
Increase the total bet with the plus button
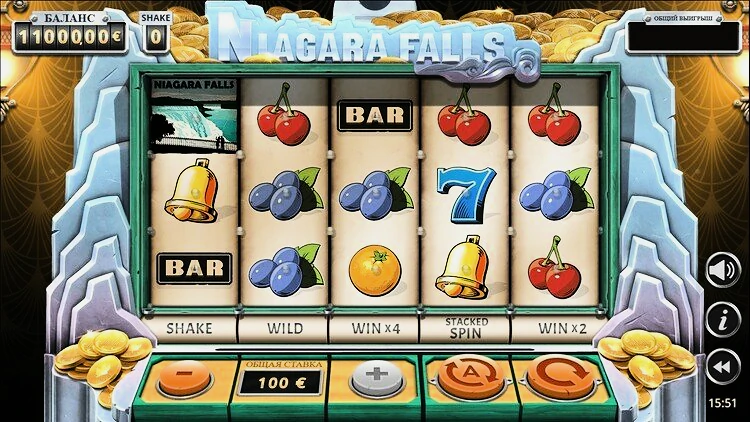click(377, 380)
